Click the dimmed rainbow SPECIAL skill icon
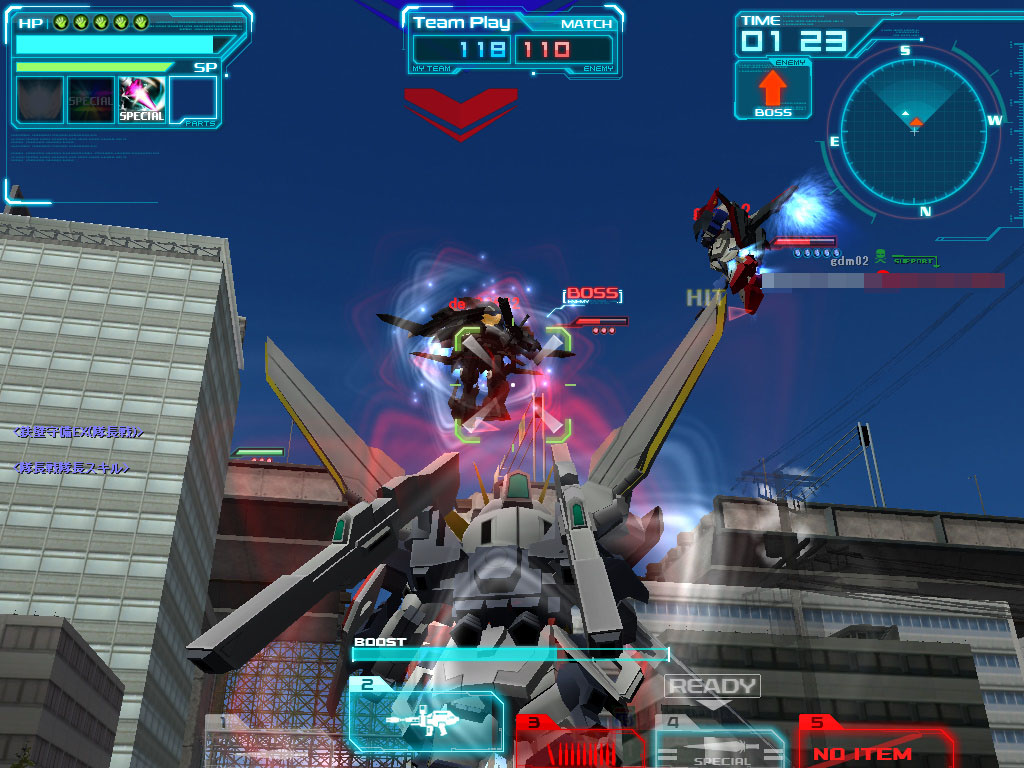Screen dimensions: 1024x768 coord(91,100)
